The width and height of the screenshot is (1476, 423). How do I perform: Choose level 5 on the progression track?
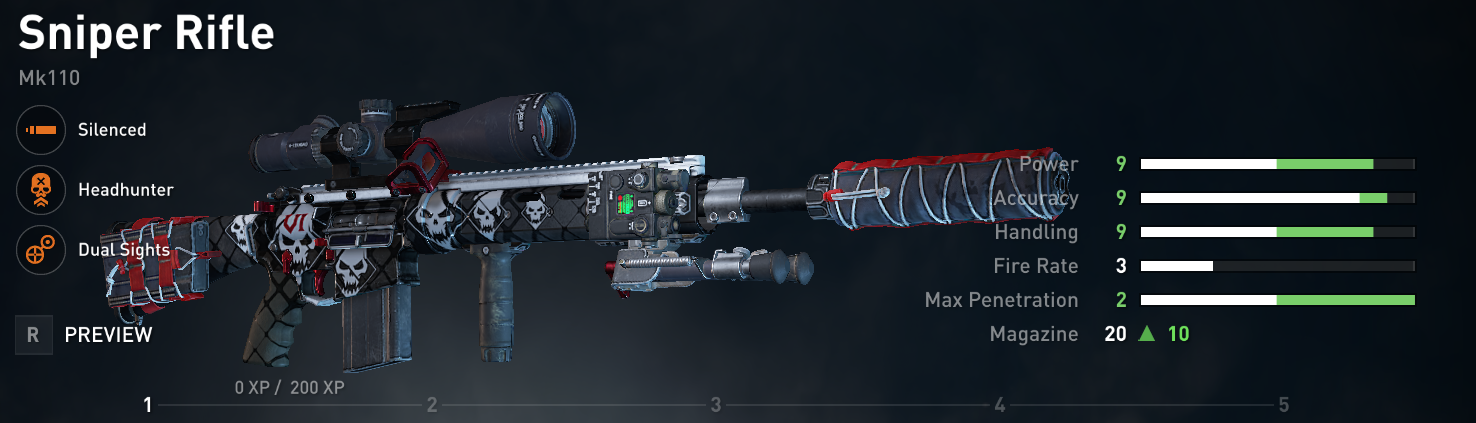[x=1283, y=405]
